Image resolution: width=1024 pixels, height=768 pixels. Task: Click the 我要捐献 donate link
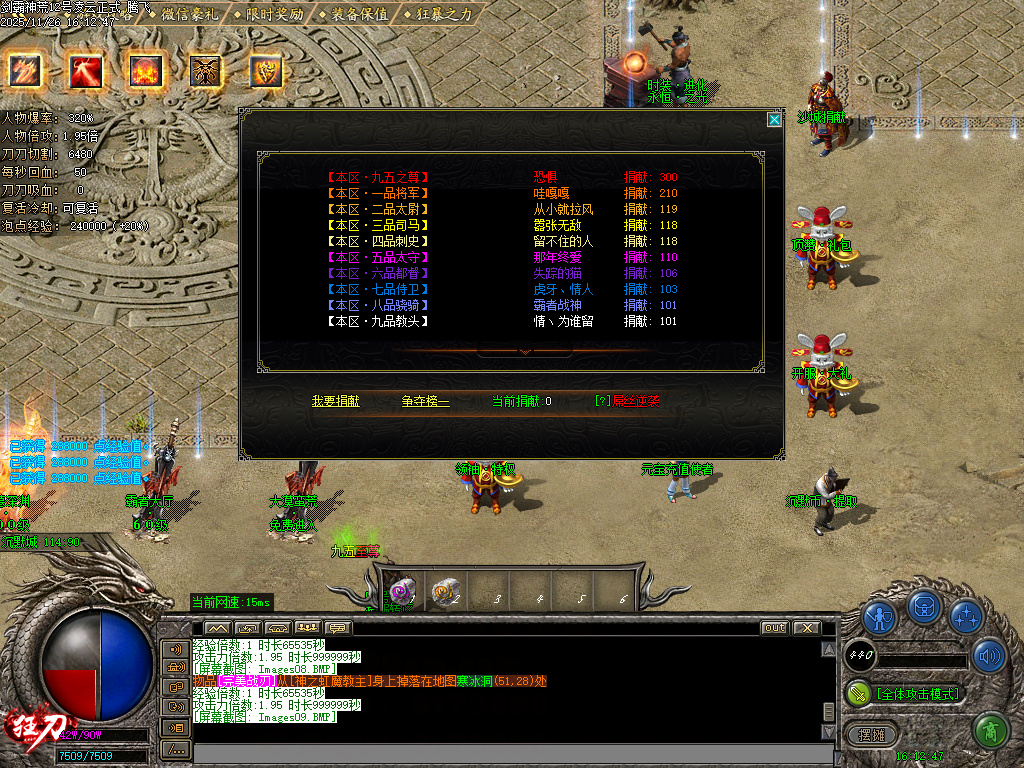point(335,401)
